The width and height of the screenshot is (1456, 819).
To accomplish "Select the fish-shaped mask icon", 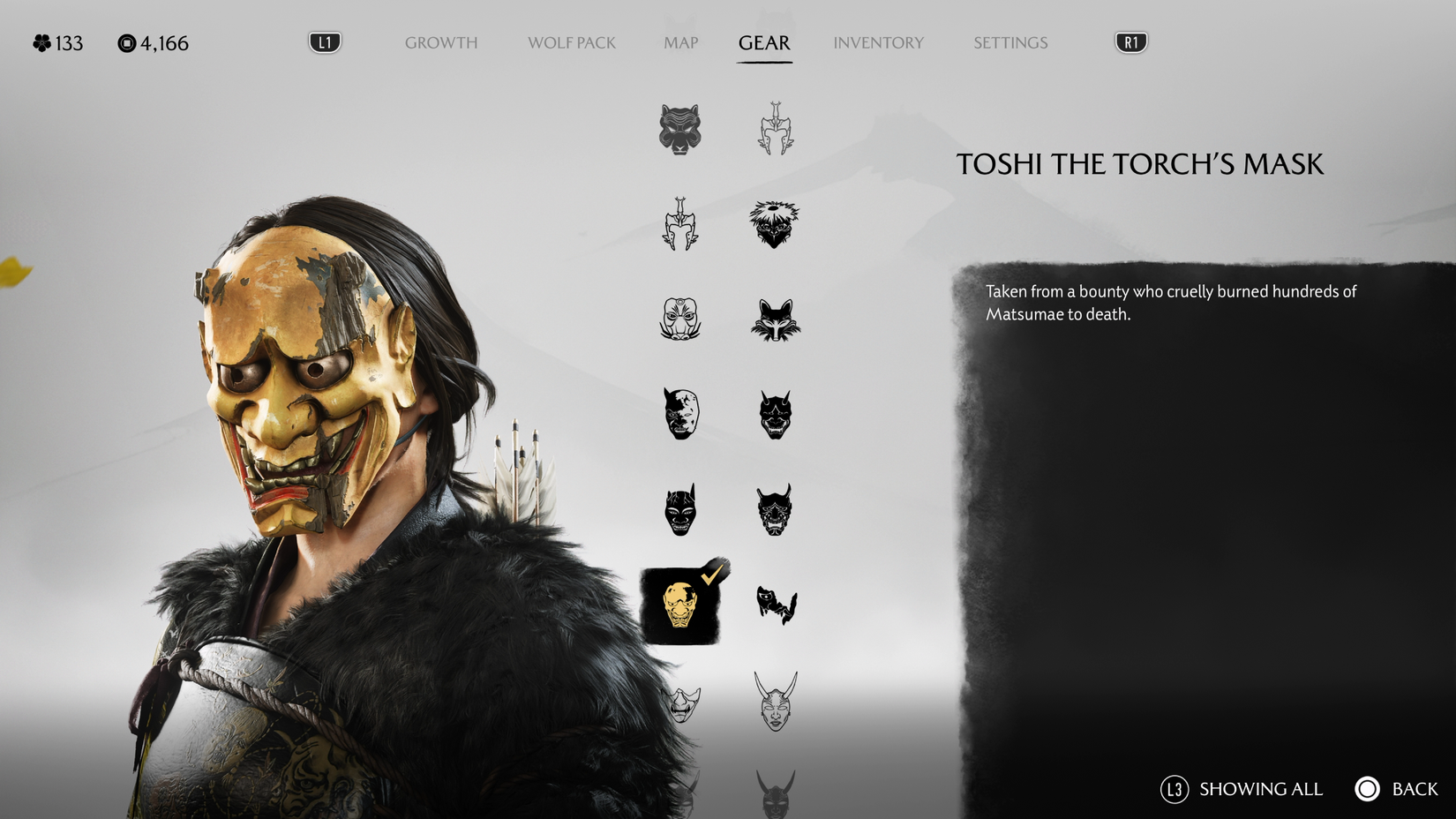I will tap(777, 605).
